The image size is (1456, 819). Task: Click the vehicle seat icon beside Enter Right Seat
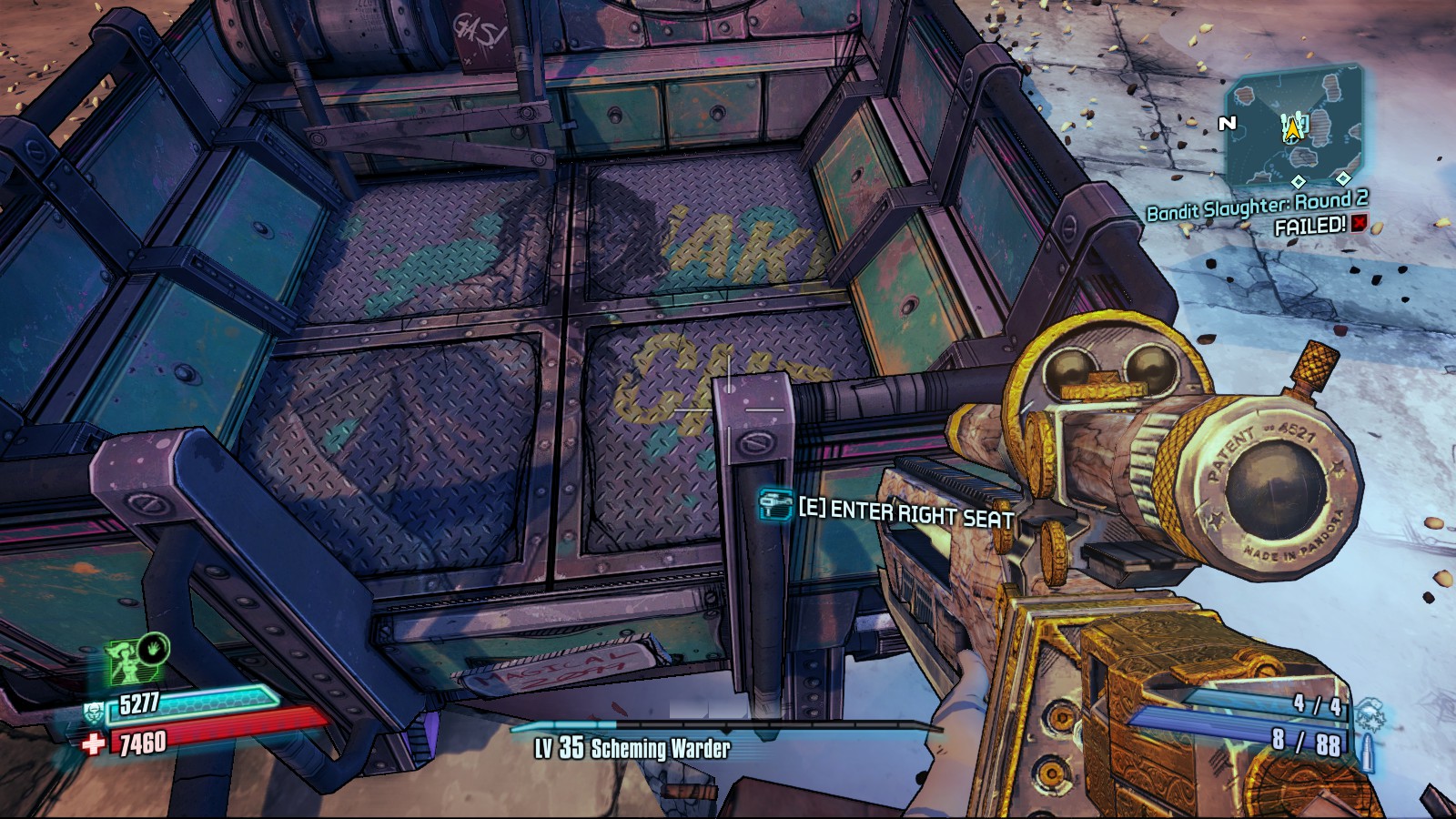(775, 503)
